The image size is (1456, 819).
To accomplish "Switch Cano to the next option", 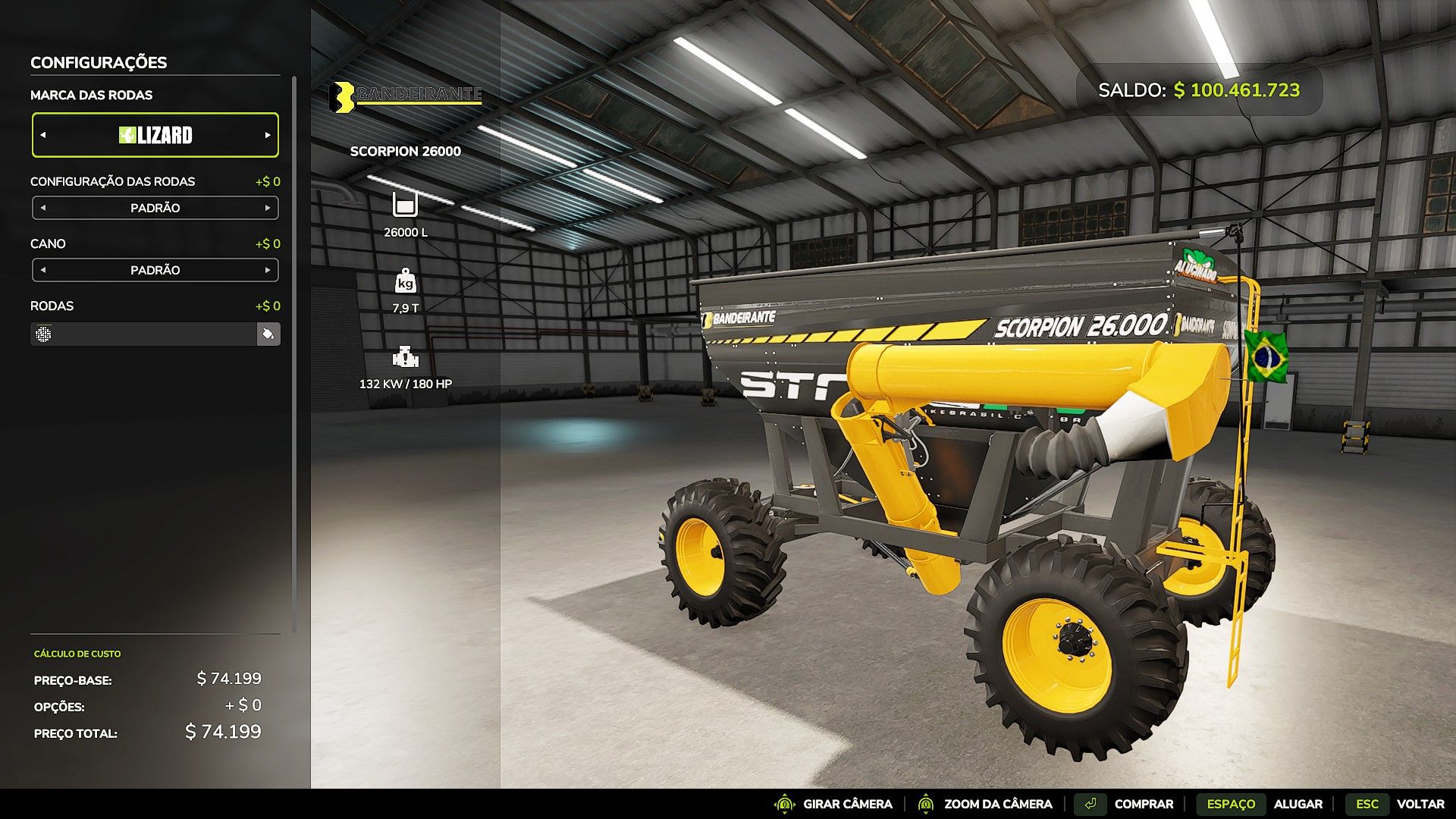I will click(x=268, y=270).
